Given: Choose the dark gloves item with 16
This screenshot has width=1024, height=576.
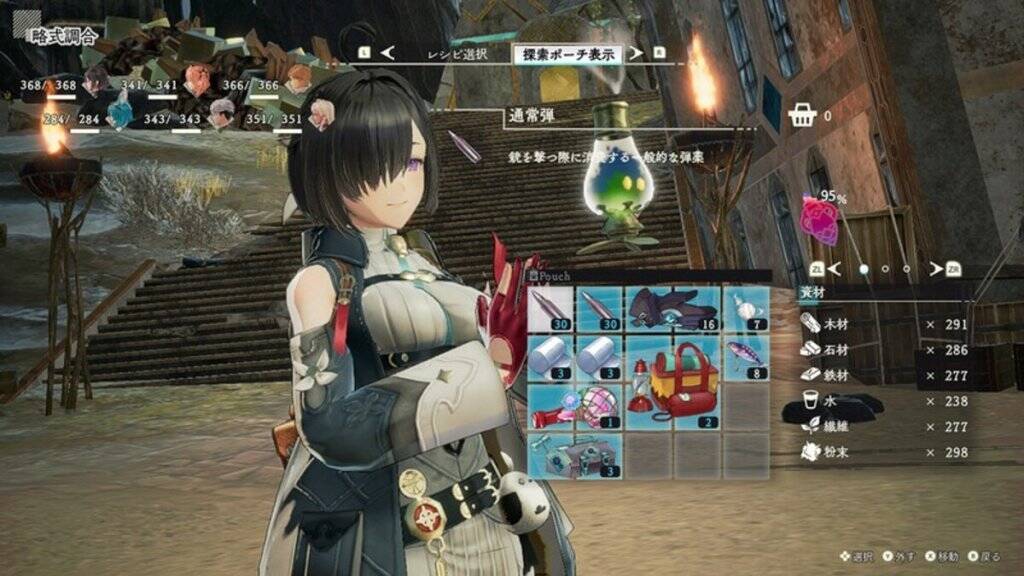Looking at the screenshot, I should (673, 308).
